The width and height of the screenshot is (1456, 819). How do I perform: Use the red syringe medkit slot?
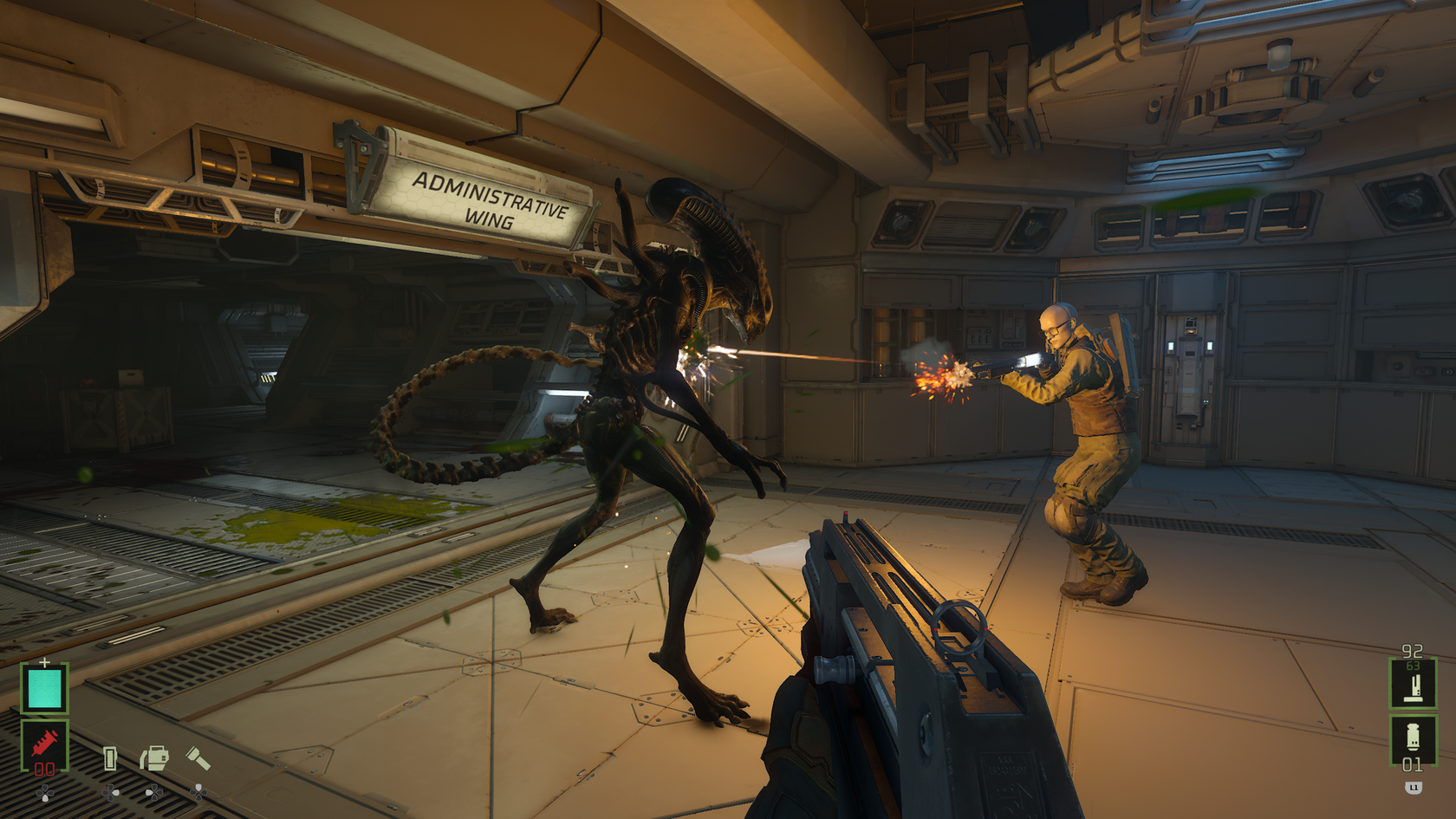coord(44,744)
